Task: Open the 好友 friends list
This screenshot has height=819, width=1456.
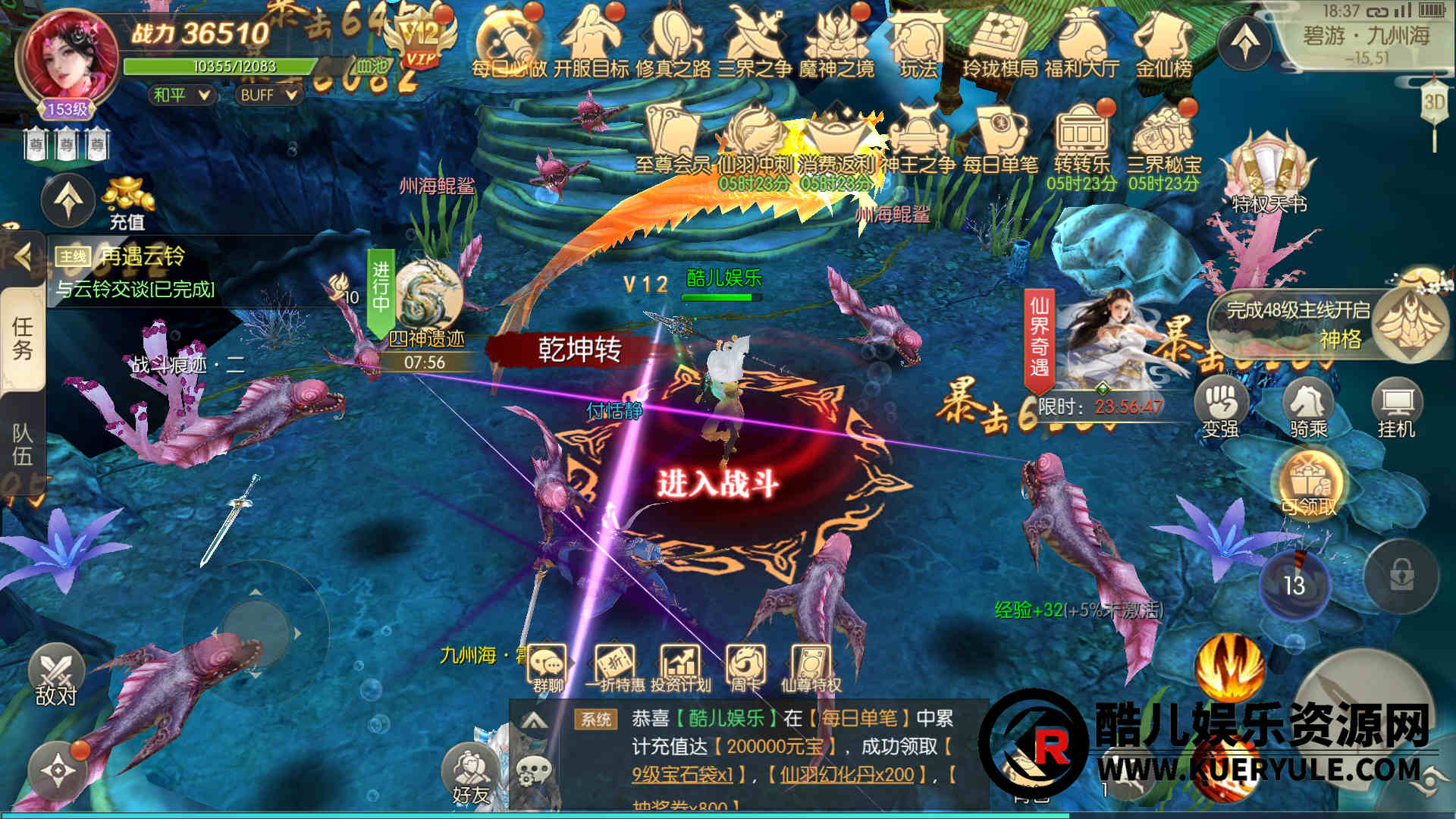Action: coord(470,775)
